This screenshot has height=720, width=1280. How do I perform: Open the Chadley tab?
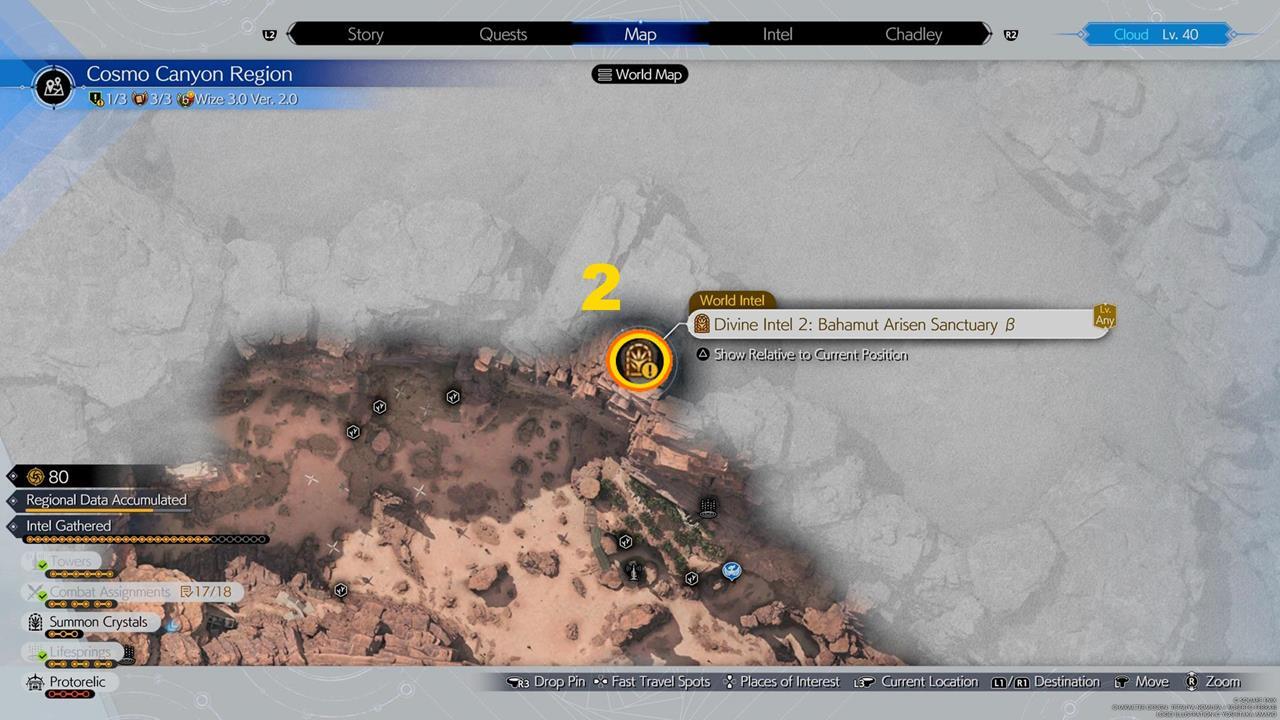(913, 34)
